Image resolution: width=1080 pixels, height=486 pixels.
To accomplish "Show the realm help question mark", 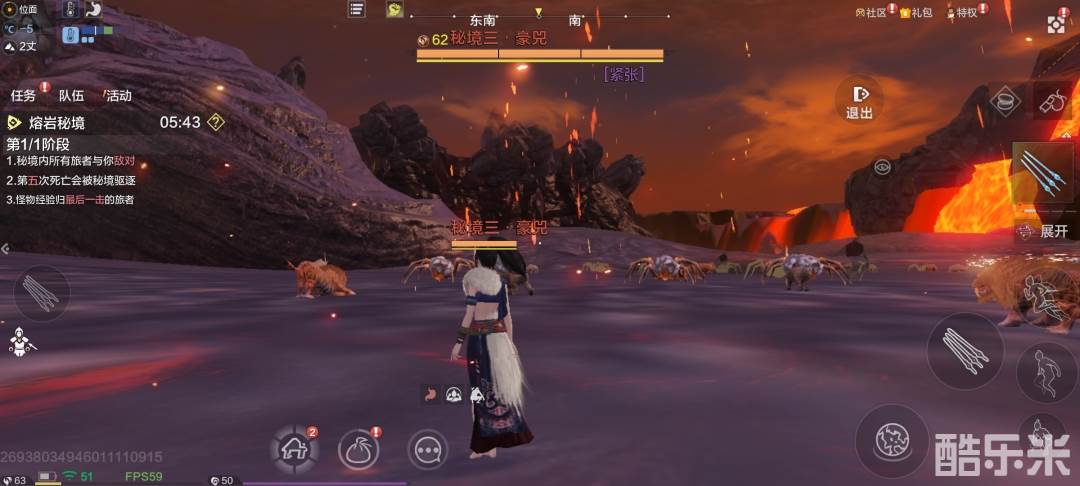I will click(215, 123).
